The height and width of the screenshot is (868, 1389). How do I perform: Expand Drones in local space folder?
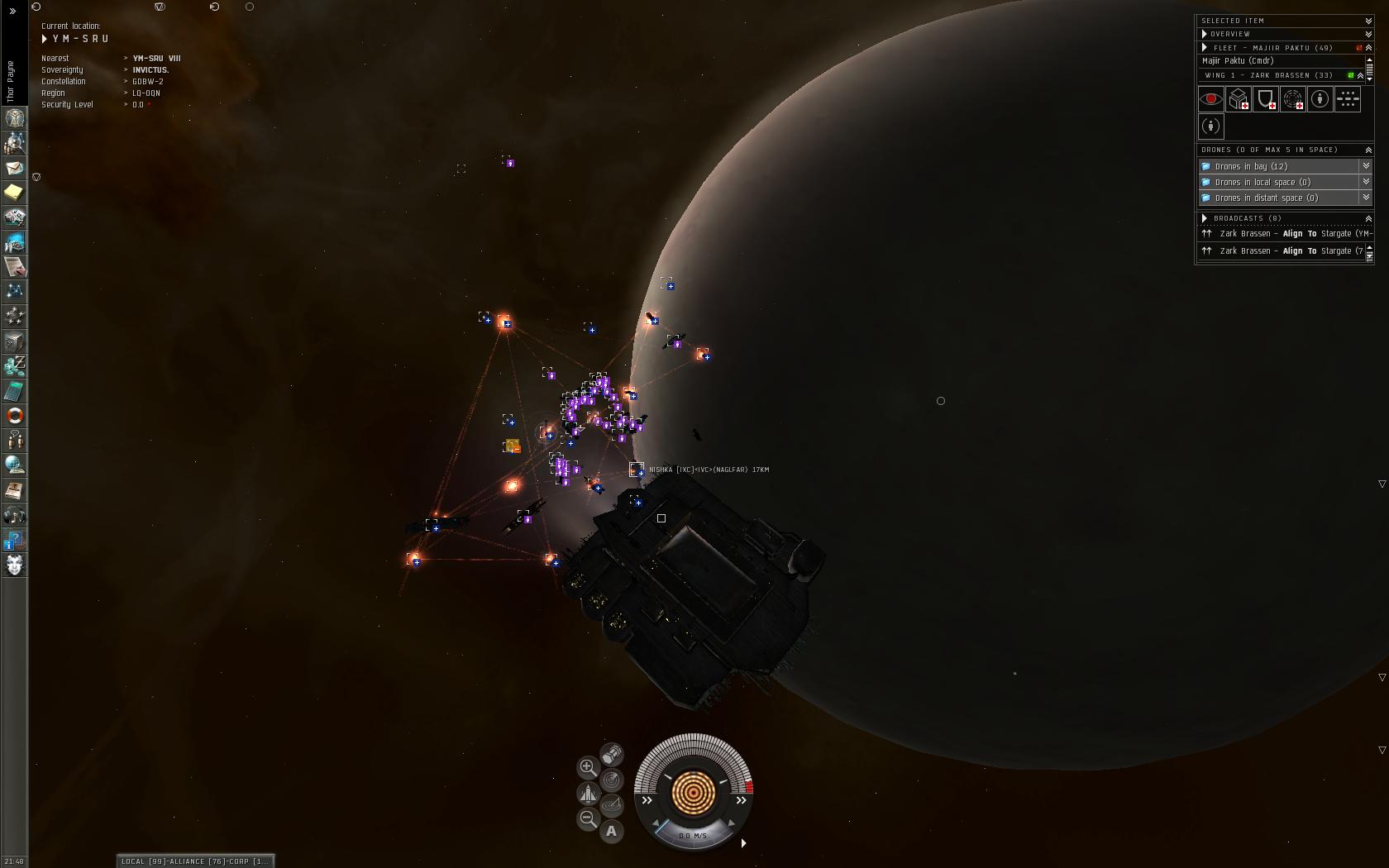pos(1366,182)
